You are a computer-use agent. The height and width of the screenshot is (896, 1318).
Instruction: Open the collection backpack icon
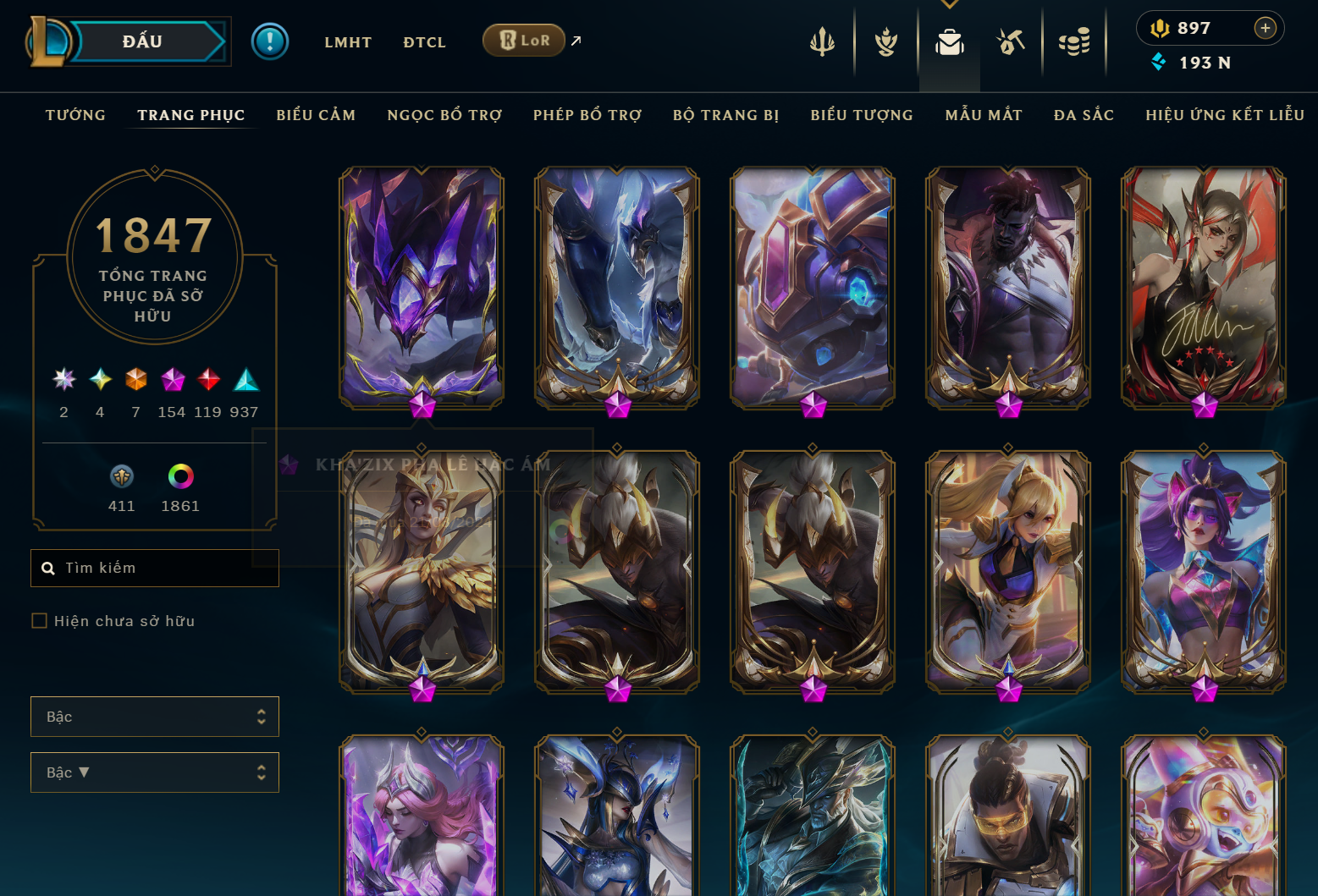[x=949, y=41]
